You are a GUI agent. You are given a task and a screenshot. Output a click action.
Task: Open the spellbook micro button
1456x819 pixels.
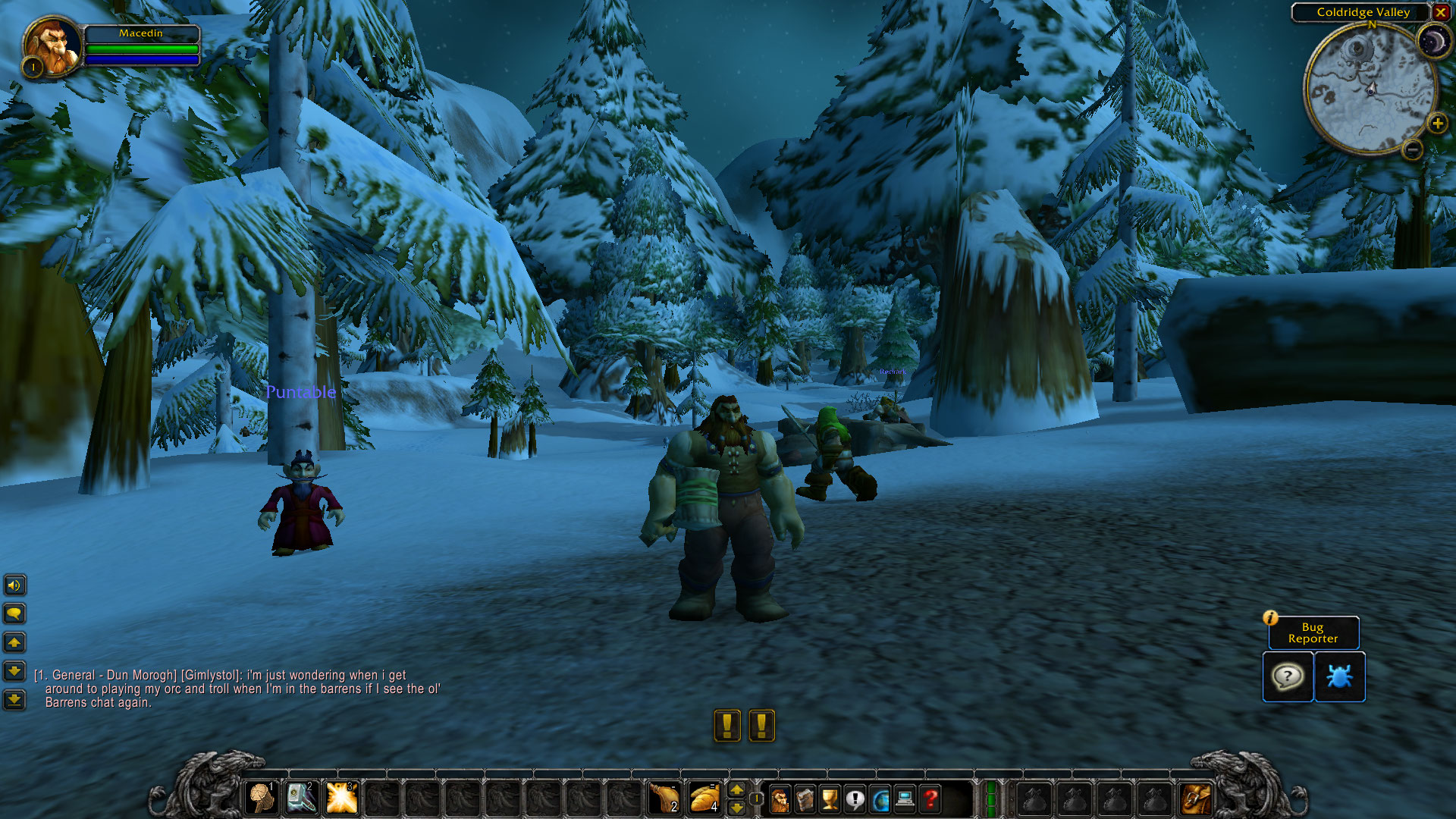click(805, 799)
